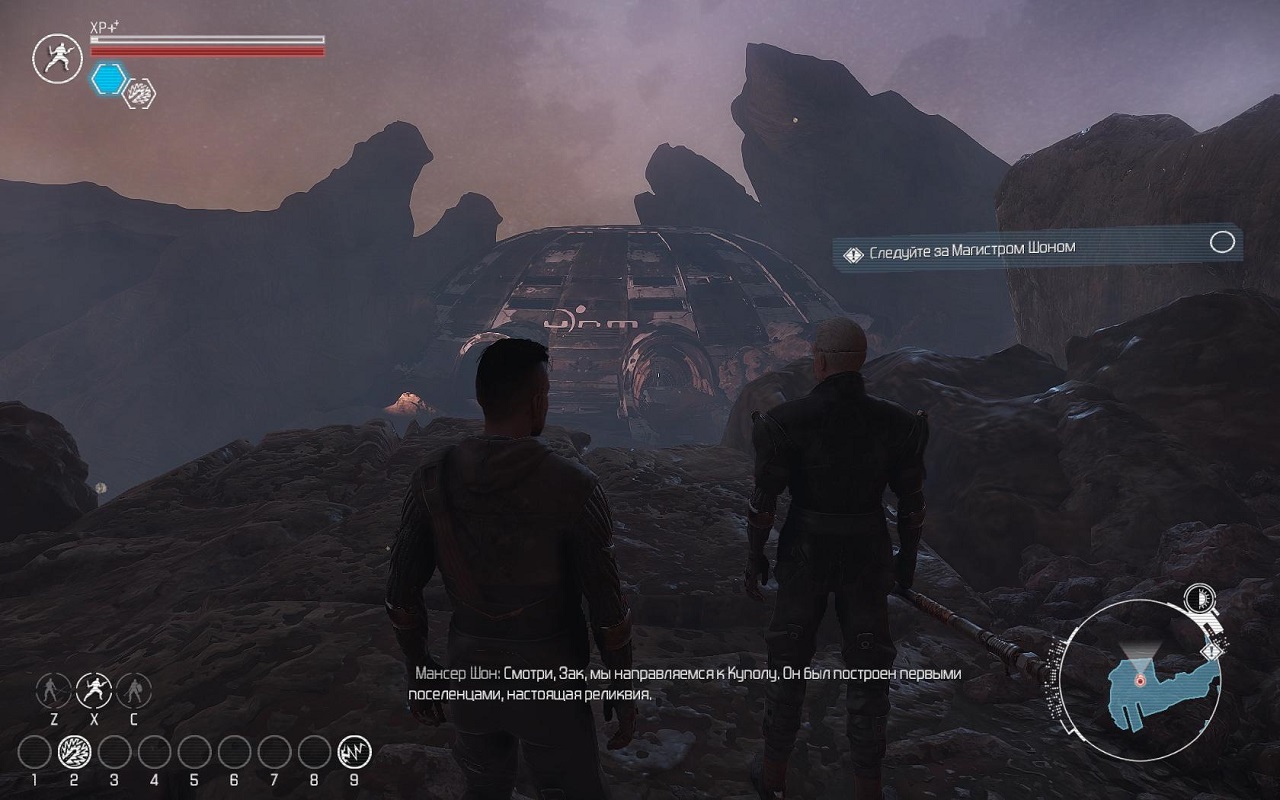The image size is (1280, 800).
Task: Select the staff combat stance icon
Action: (x=54, y=690)
